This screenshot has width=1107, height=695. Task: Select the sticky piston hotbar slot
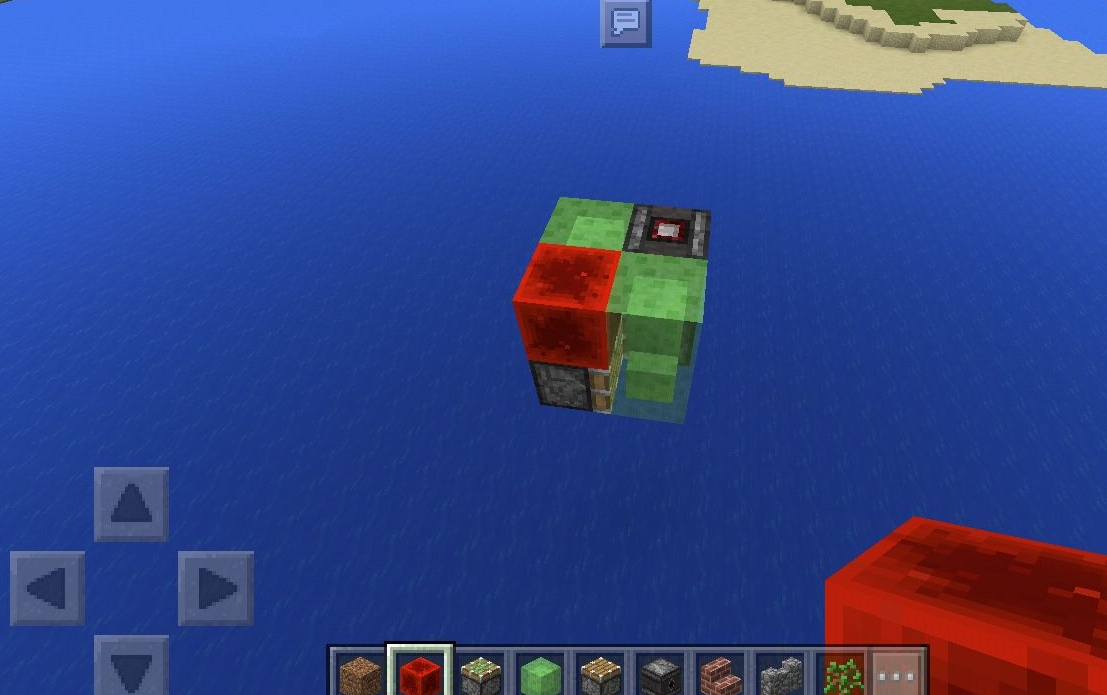(481, 674)
